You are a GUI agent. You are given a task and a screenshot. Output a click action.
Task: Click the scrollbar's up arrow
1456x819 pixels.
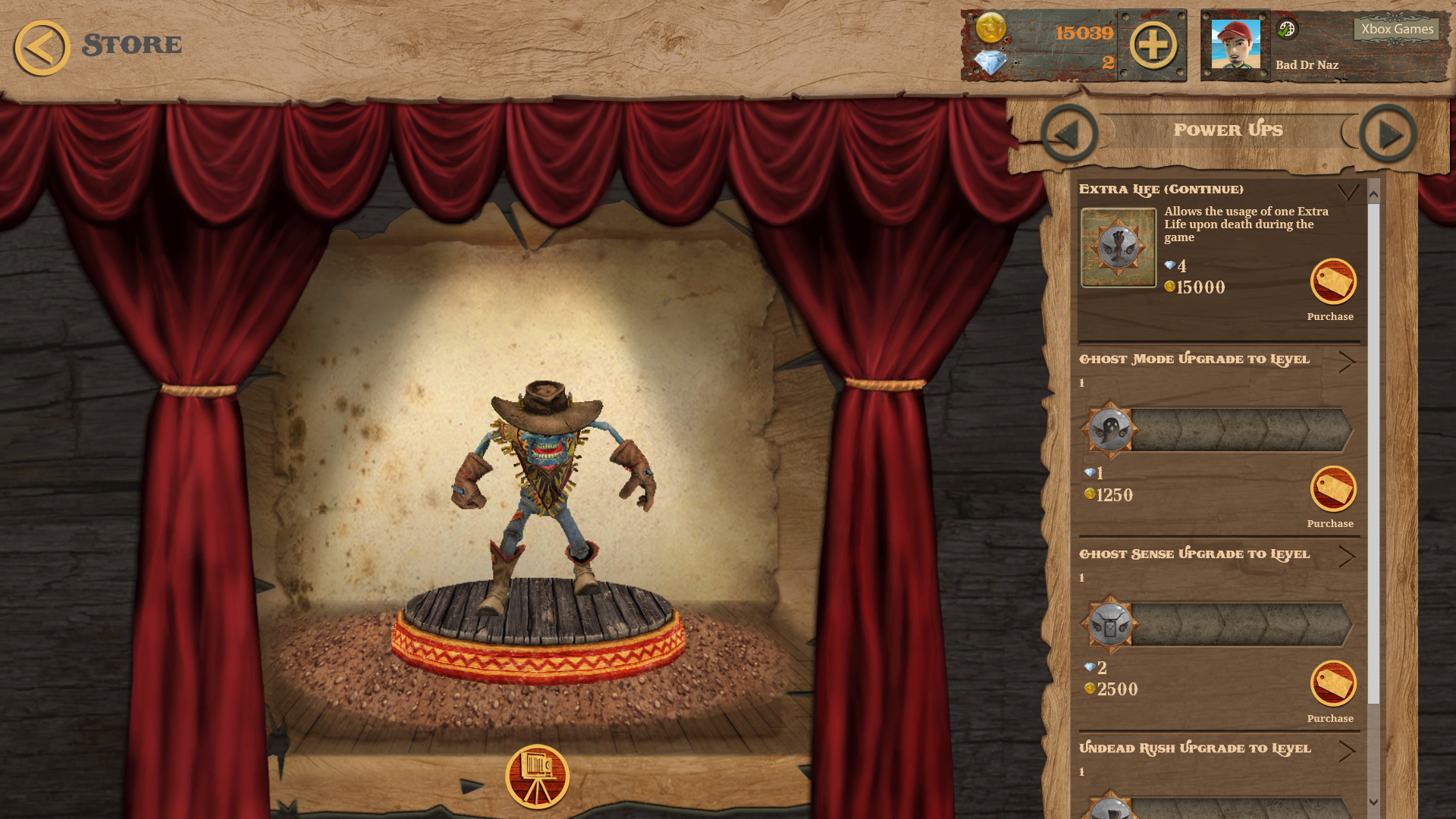(1373, 194)
